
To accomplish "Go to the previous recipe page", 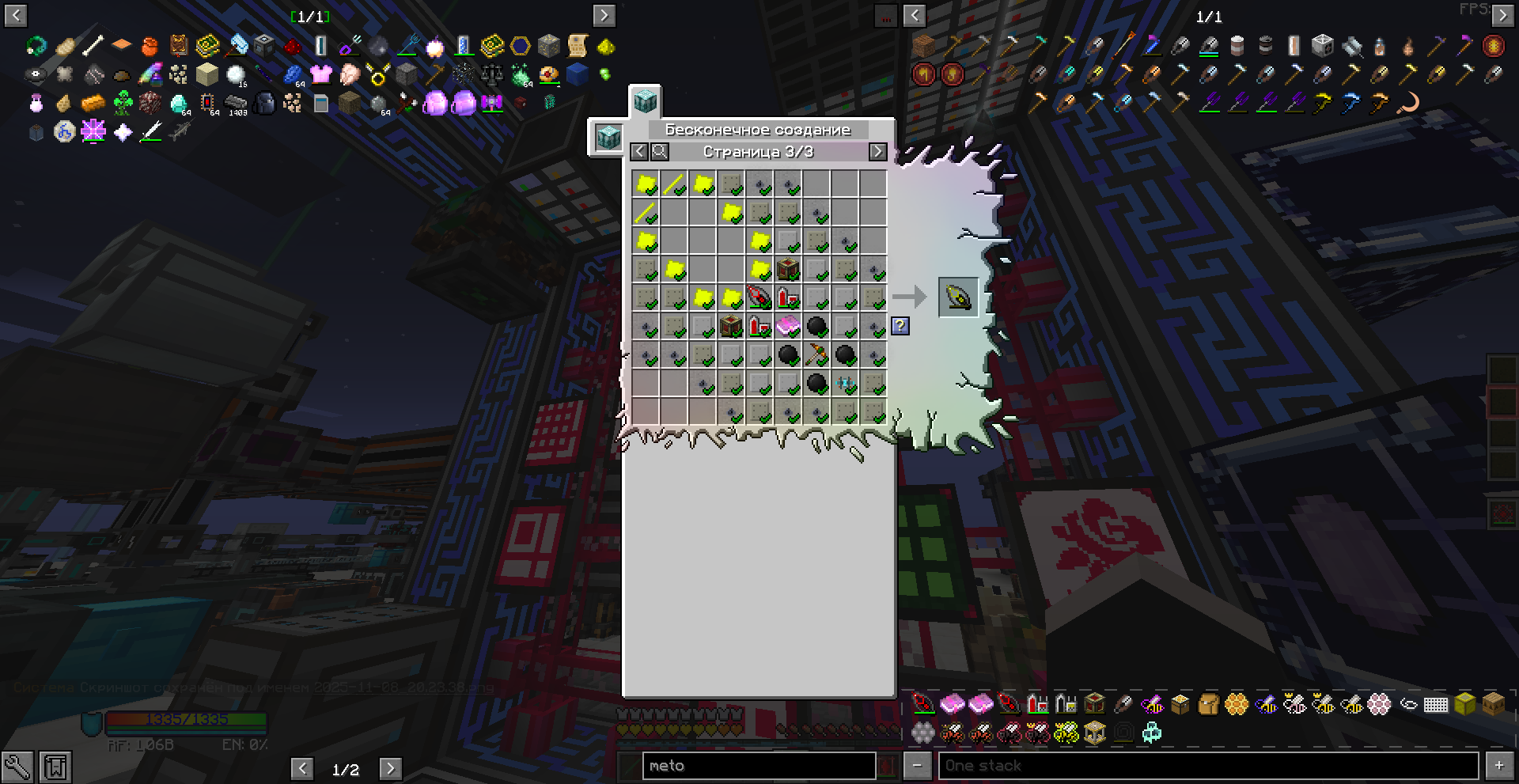I will pyautogui.click(x=639, y=152).
